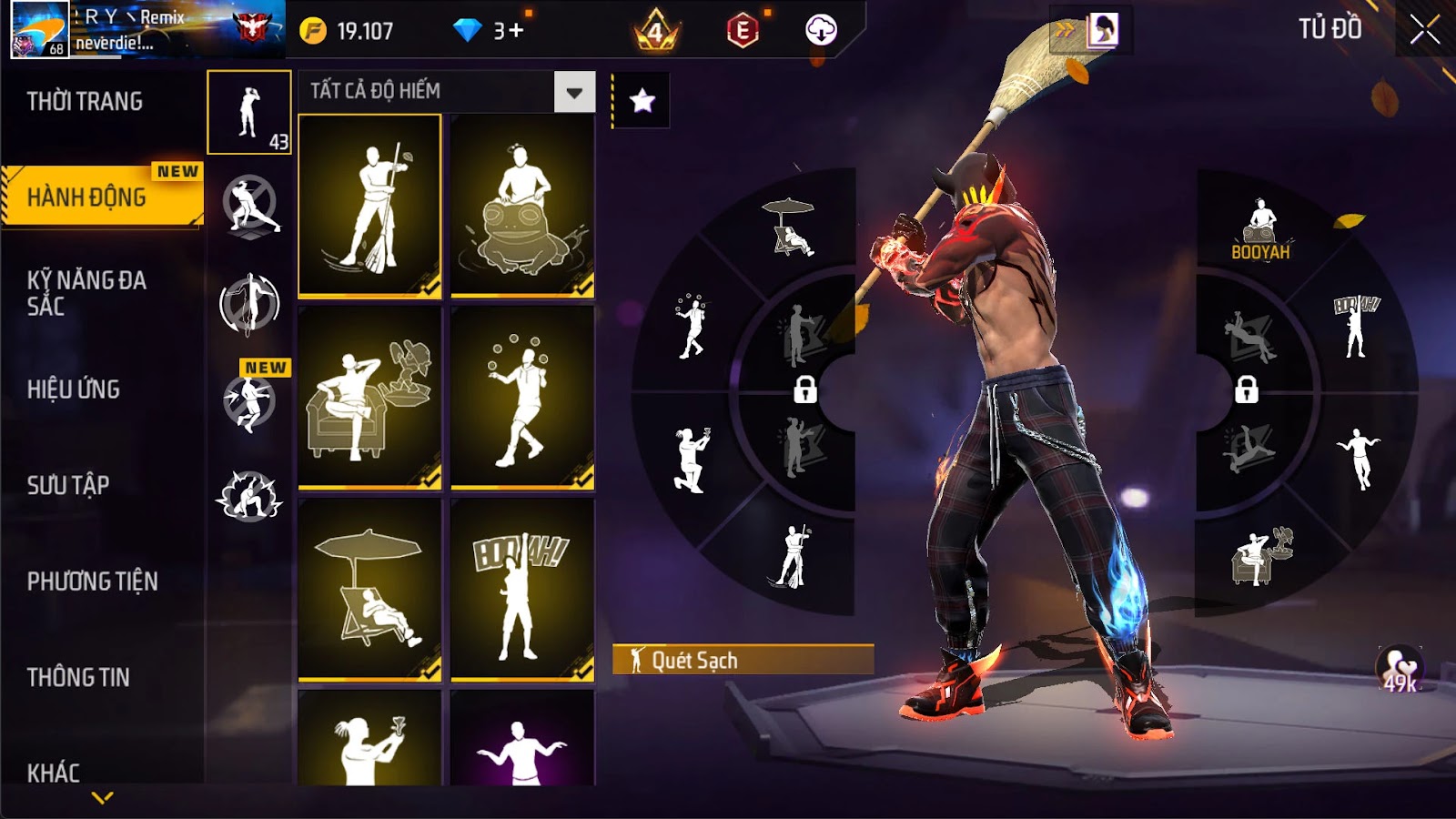
Task: Add diamonds with the plus button
Action: [x=516, y=31]
